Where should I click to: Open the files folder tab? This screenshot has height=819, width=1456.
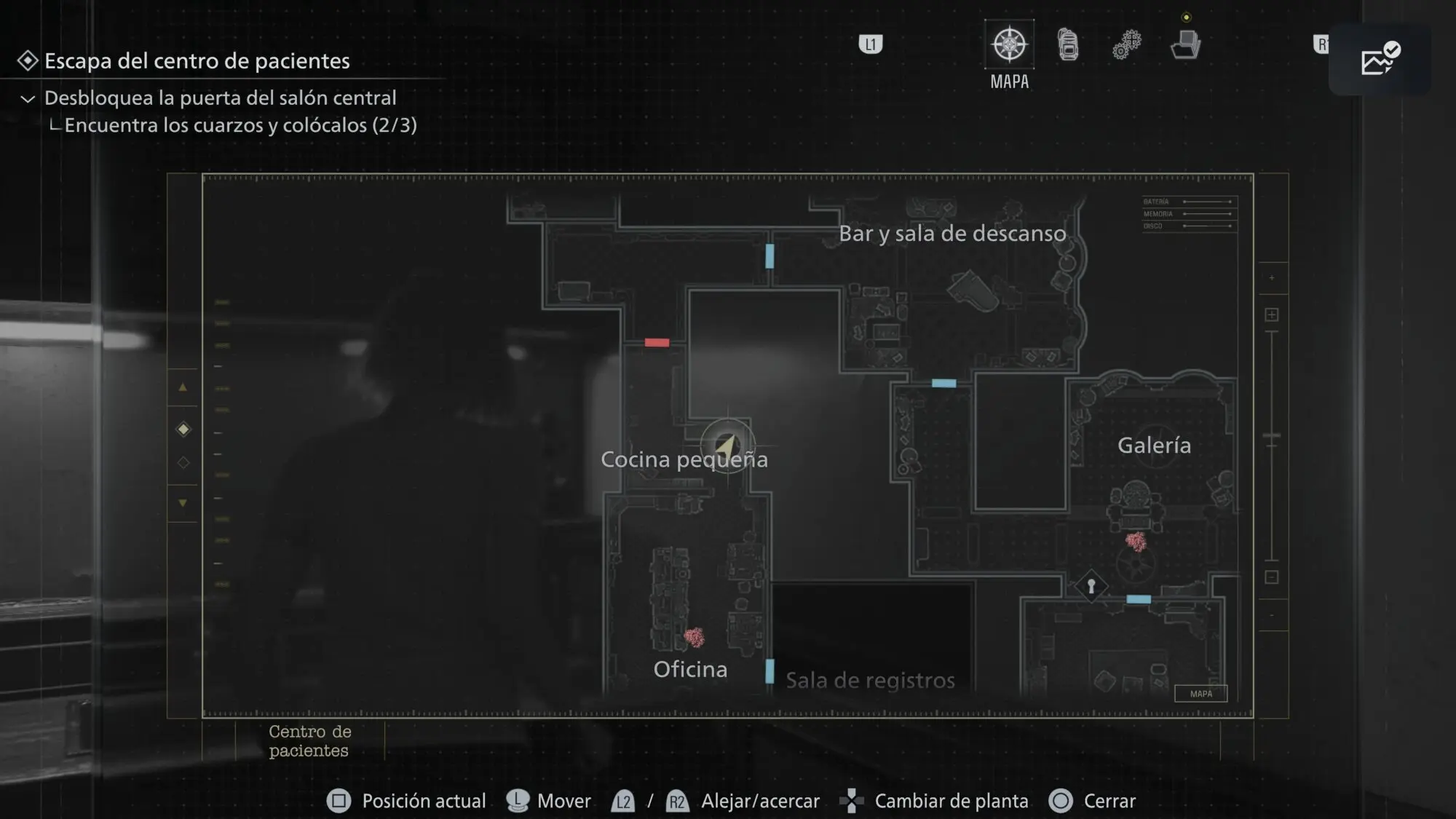point(1185,44)
